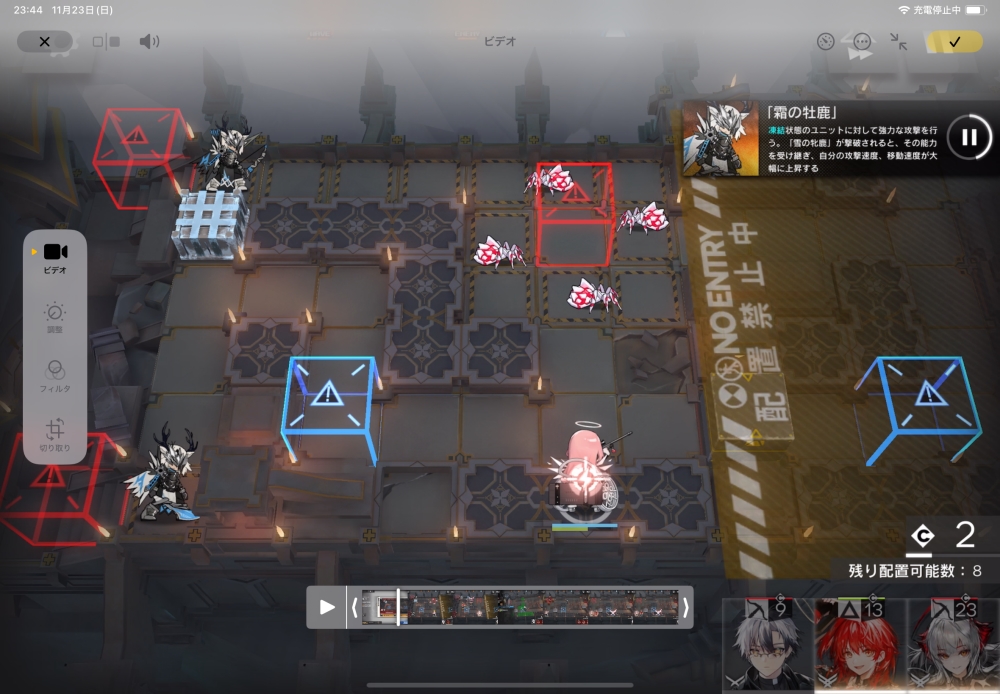Viewport: 1000px width, 694px height.
Task: Close the video editor with the X button
Action: point(45,42)
